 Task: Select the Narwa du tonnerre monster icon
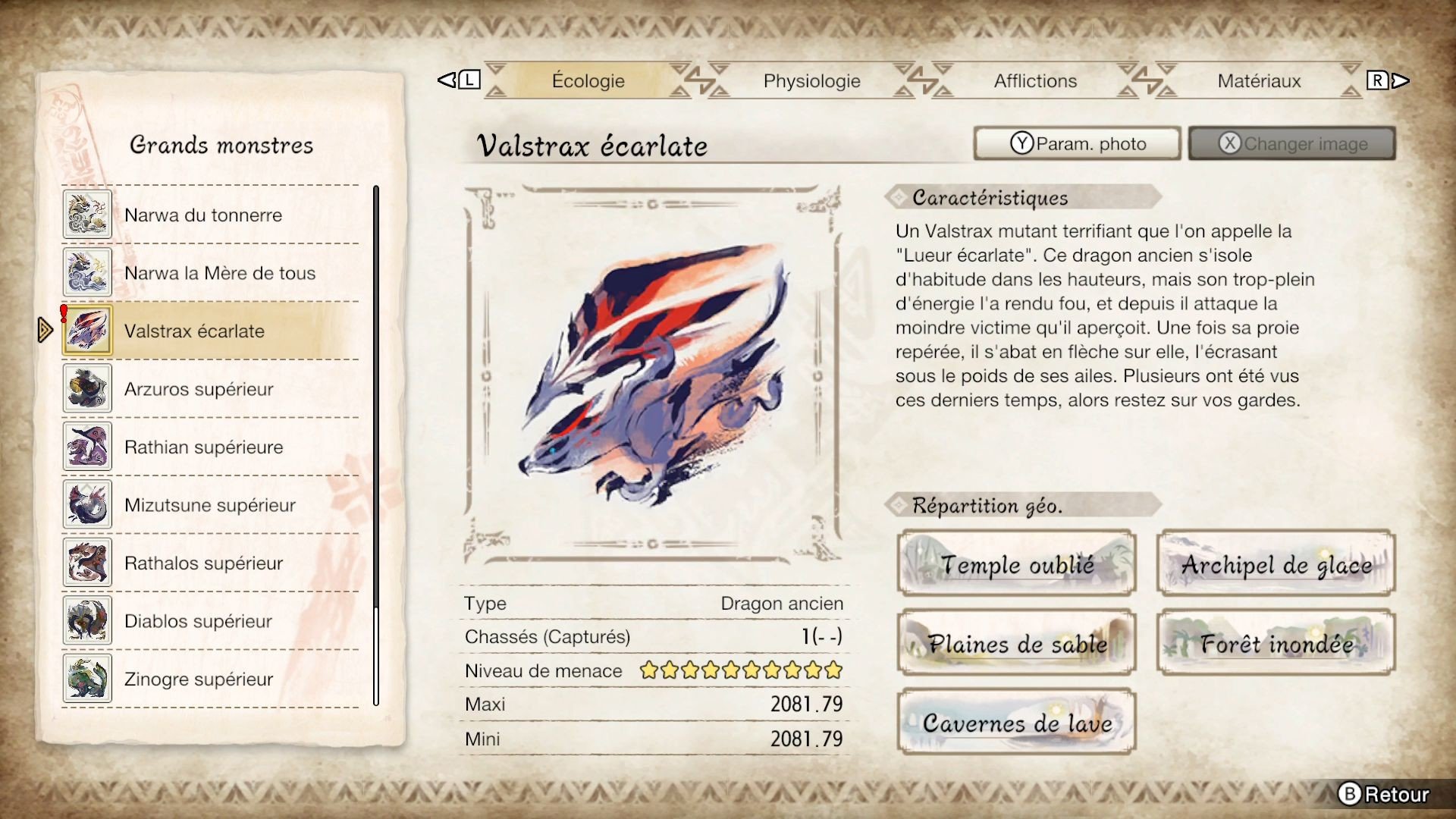pos(87,215)
